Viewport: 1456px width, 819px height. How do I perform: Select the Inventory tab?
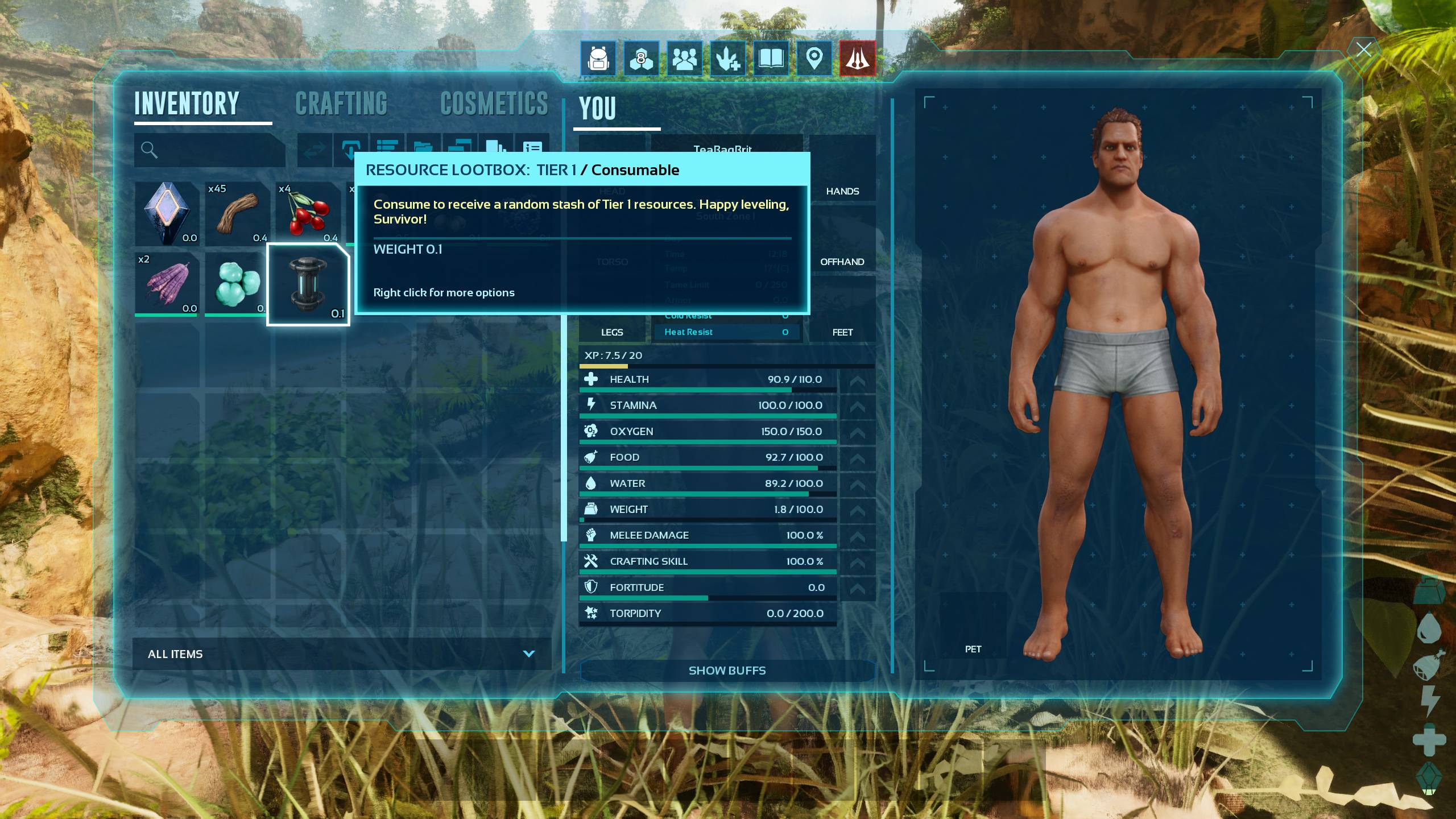[187, 104]
